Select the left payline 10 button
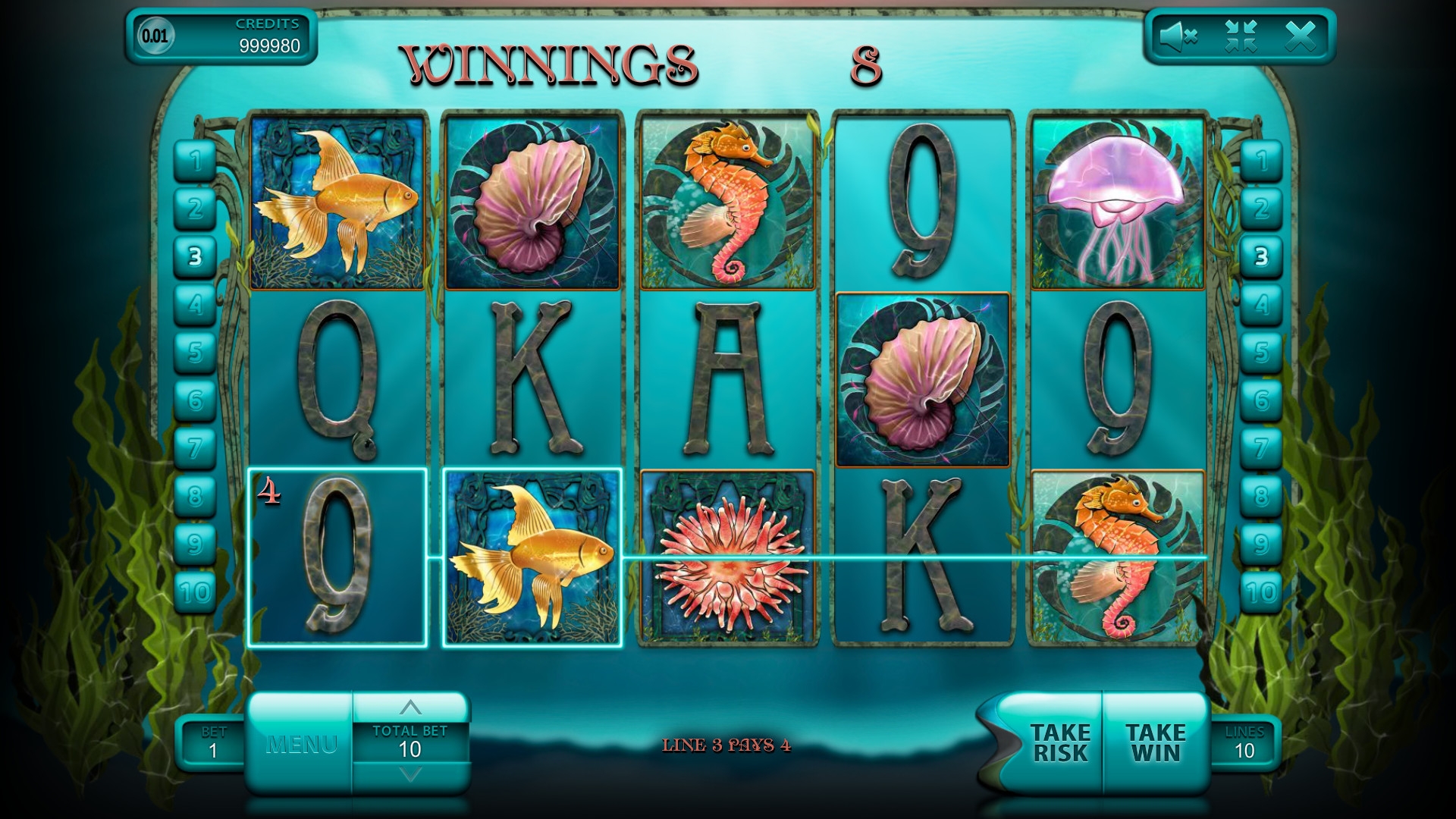Image resolution: width=1456 pixels, height=819 pixels. click(x=196, y=591)
